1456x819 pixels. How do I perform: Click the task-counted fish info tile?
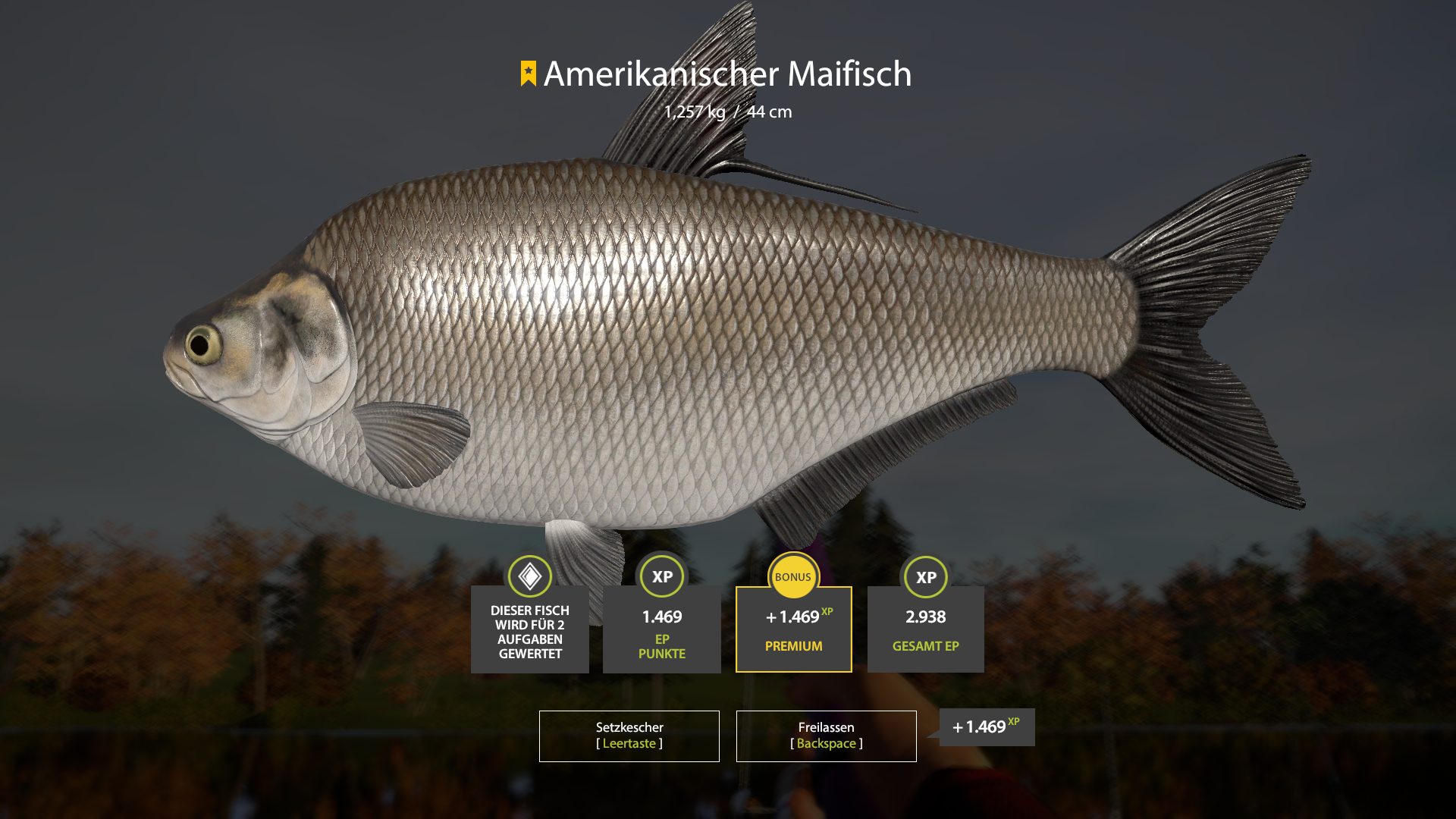(x=529, y=629)
